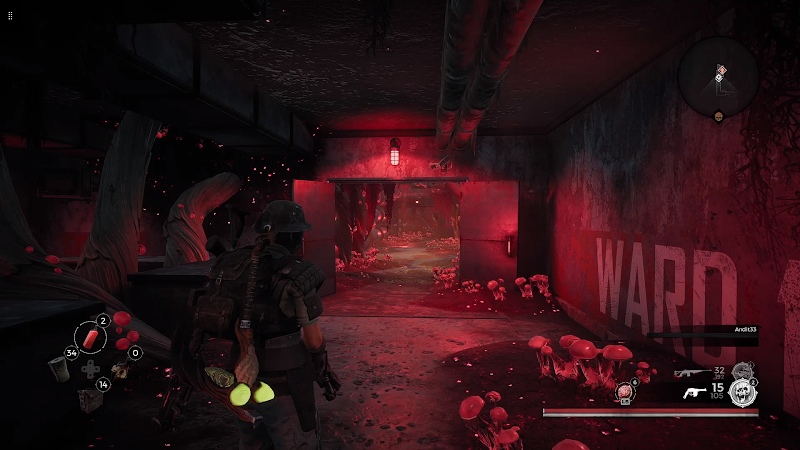Image resolution: width=800 pixels, height=450 pixels.
Task: Select the red pipe bomb consumable slot
Action: (91, 339)
